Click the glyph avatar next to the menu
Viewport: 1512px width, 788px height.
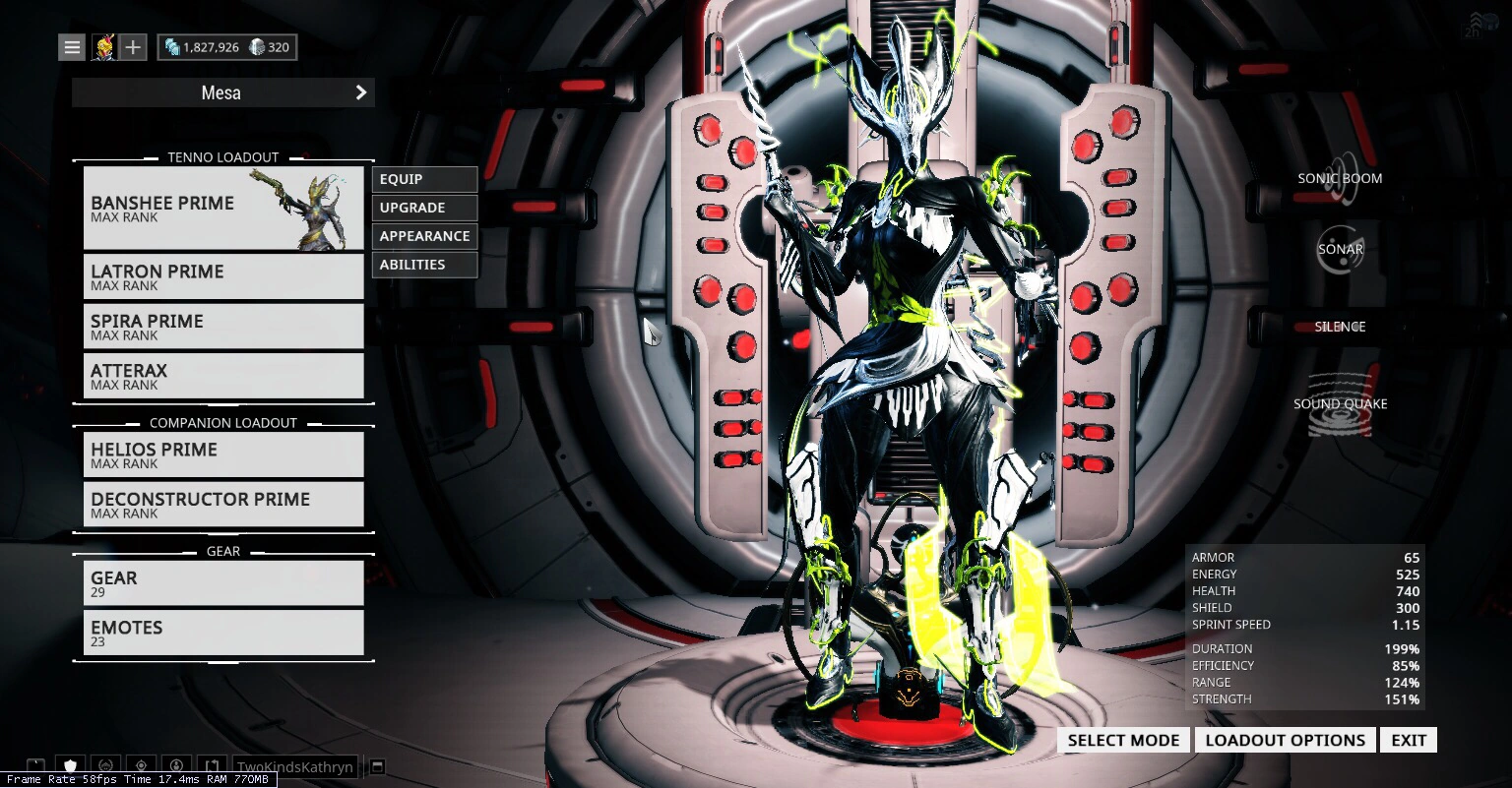click(104, 46)
